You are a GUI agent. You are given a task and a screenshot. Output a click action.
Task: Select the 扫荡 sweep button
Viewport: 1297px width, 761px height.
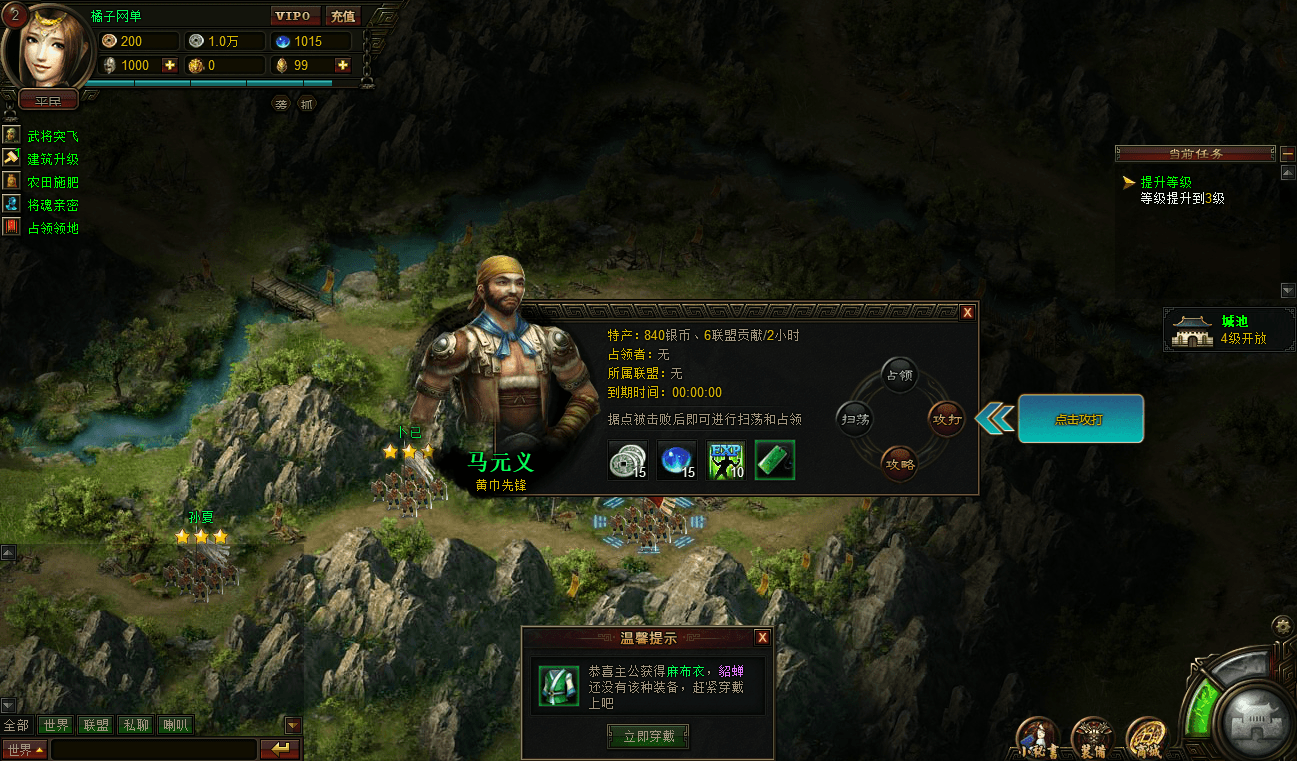click(x=855, y=419)
